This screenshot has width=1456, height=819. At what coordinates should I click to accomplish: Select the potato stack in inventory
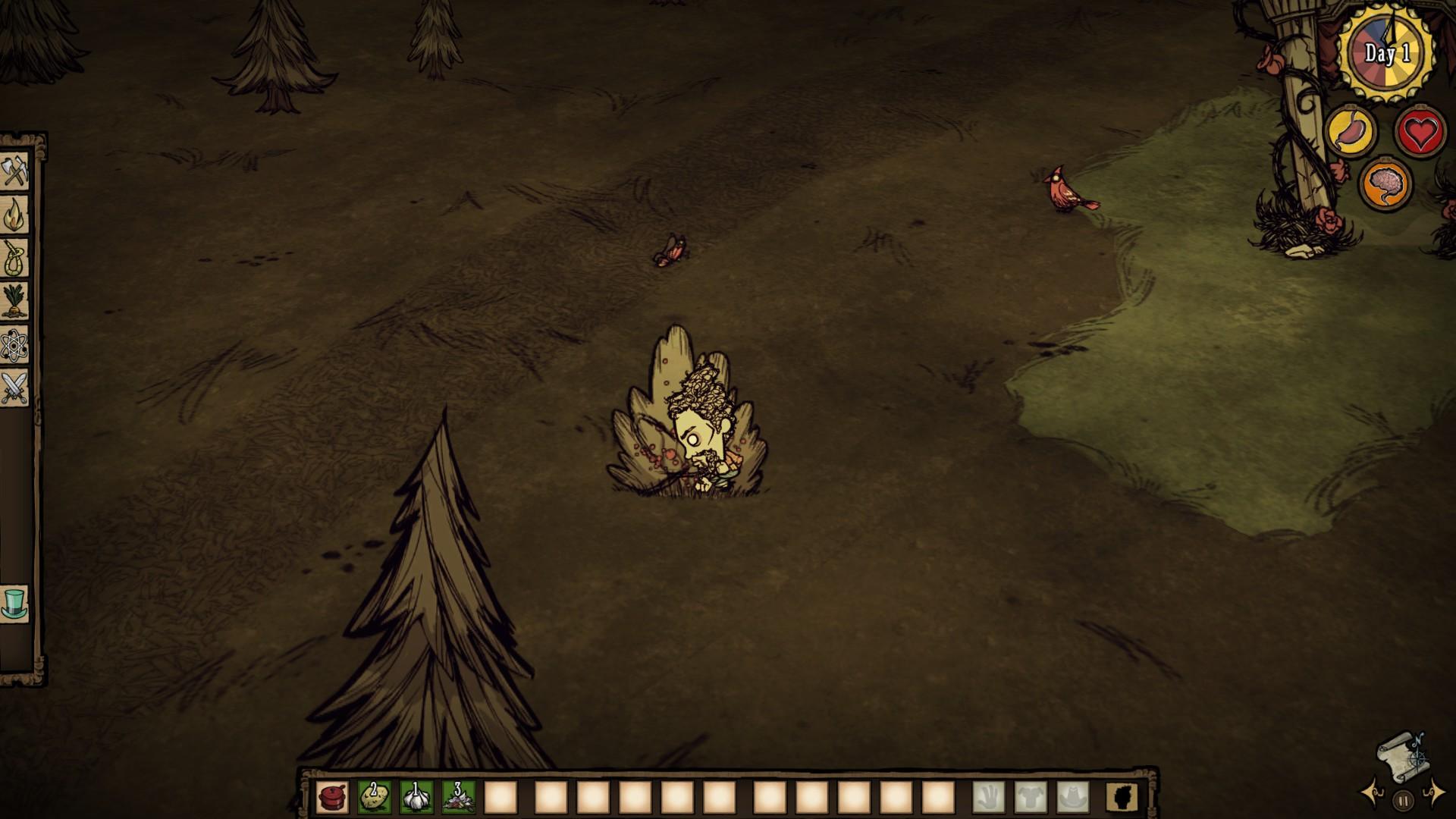pos(374,797)
